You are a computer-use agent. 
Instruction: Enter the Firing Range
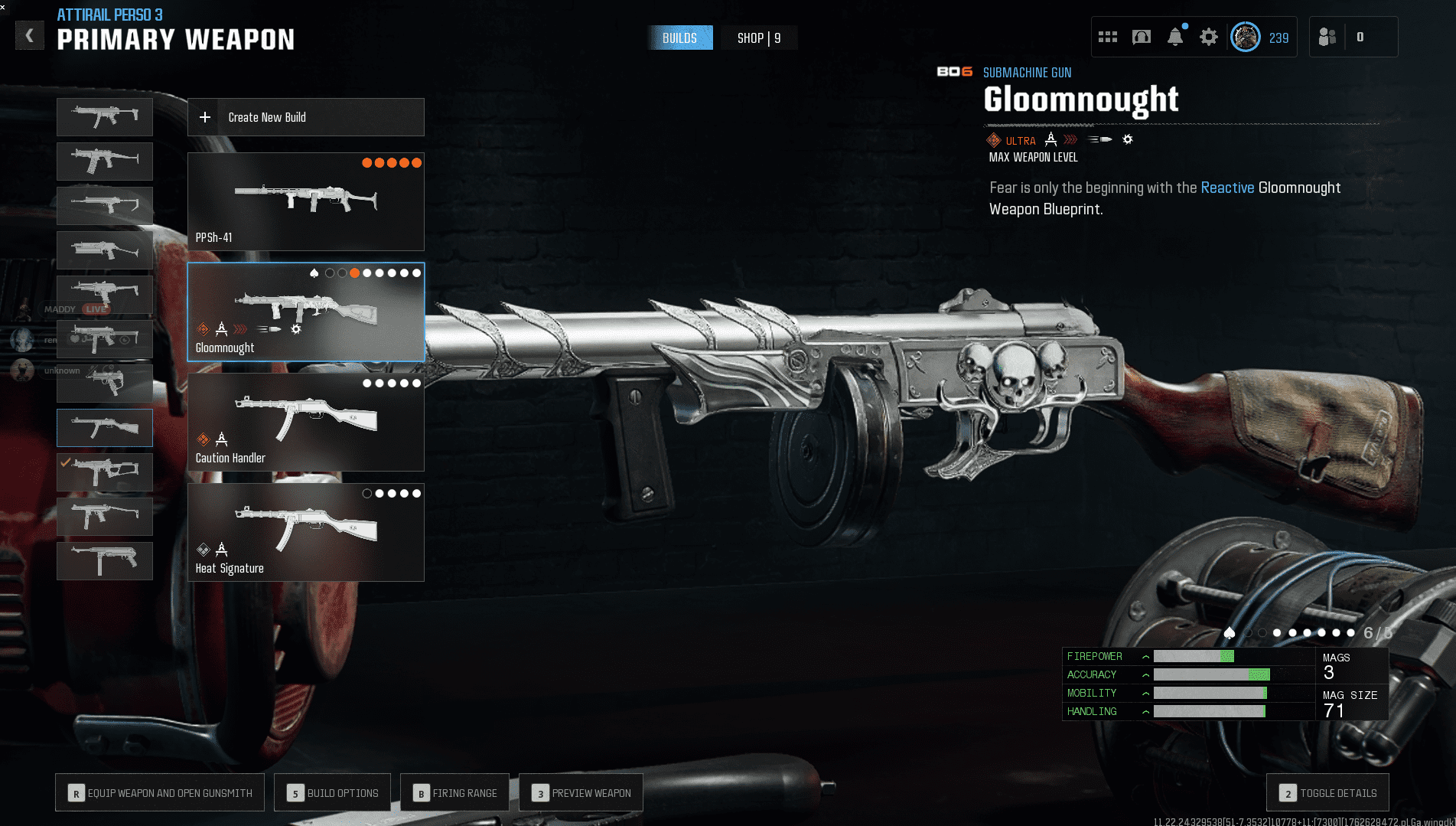[455, 792]
